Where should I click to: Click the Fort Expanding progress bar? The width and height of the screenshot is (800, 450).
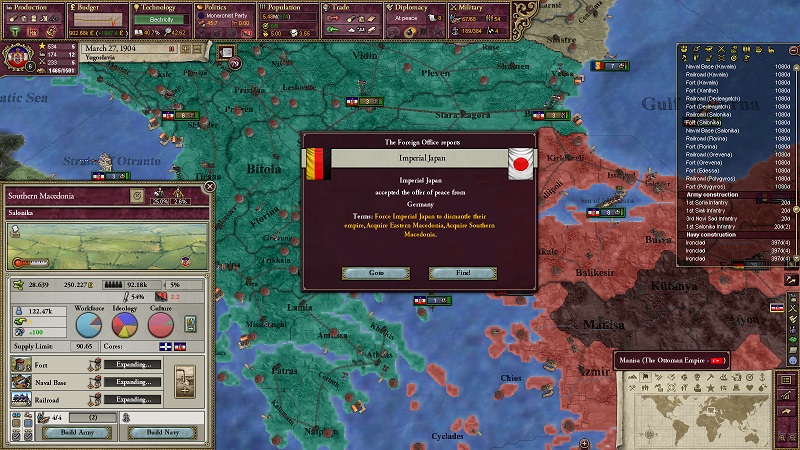click(133, 364)
